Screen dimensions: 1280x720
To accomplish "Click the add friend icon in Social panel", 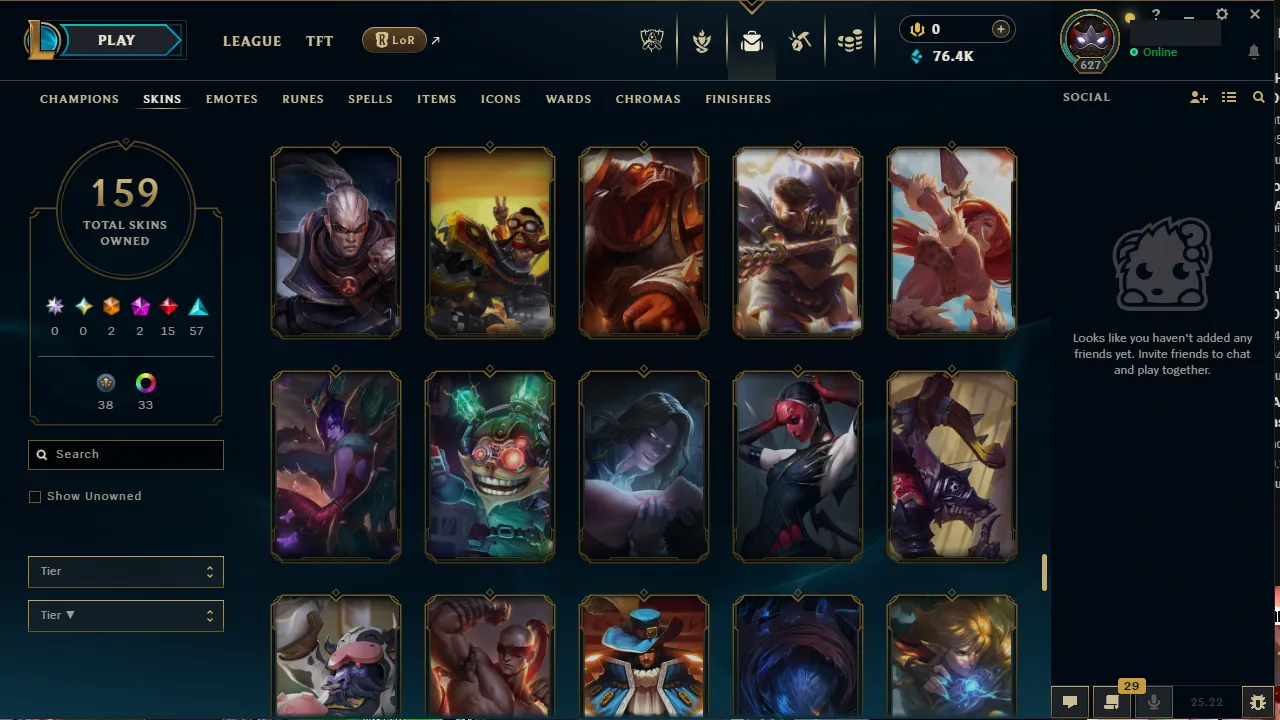I will (x=1198, y=97).
